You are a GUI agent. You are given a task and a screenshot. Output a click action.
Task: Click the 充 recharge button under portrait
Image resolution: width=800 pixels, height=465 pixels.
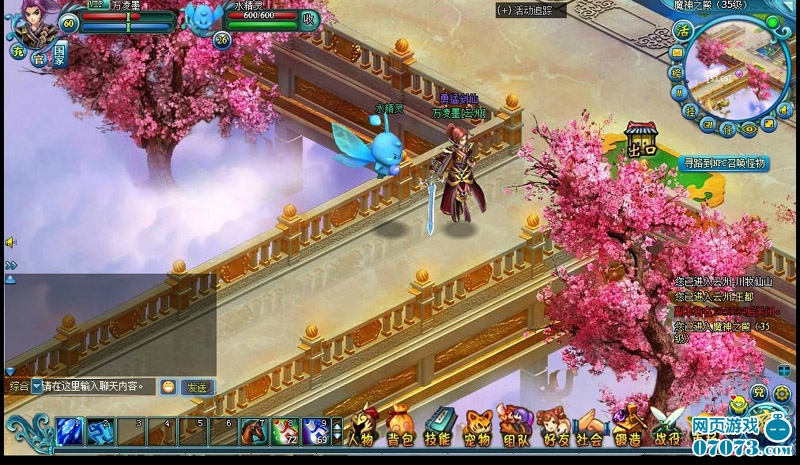[x=17, y=51]
